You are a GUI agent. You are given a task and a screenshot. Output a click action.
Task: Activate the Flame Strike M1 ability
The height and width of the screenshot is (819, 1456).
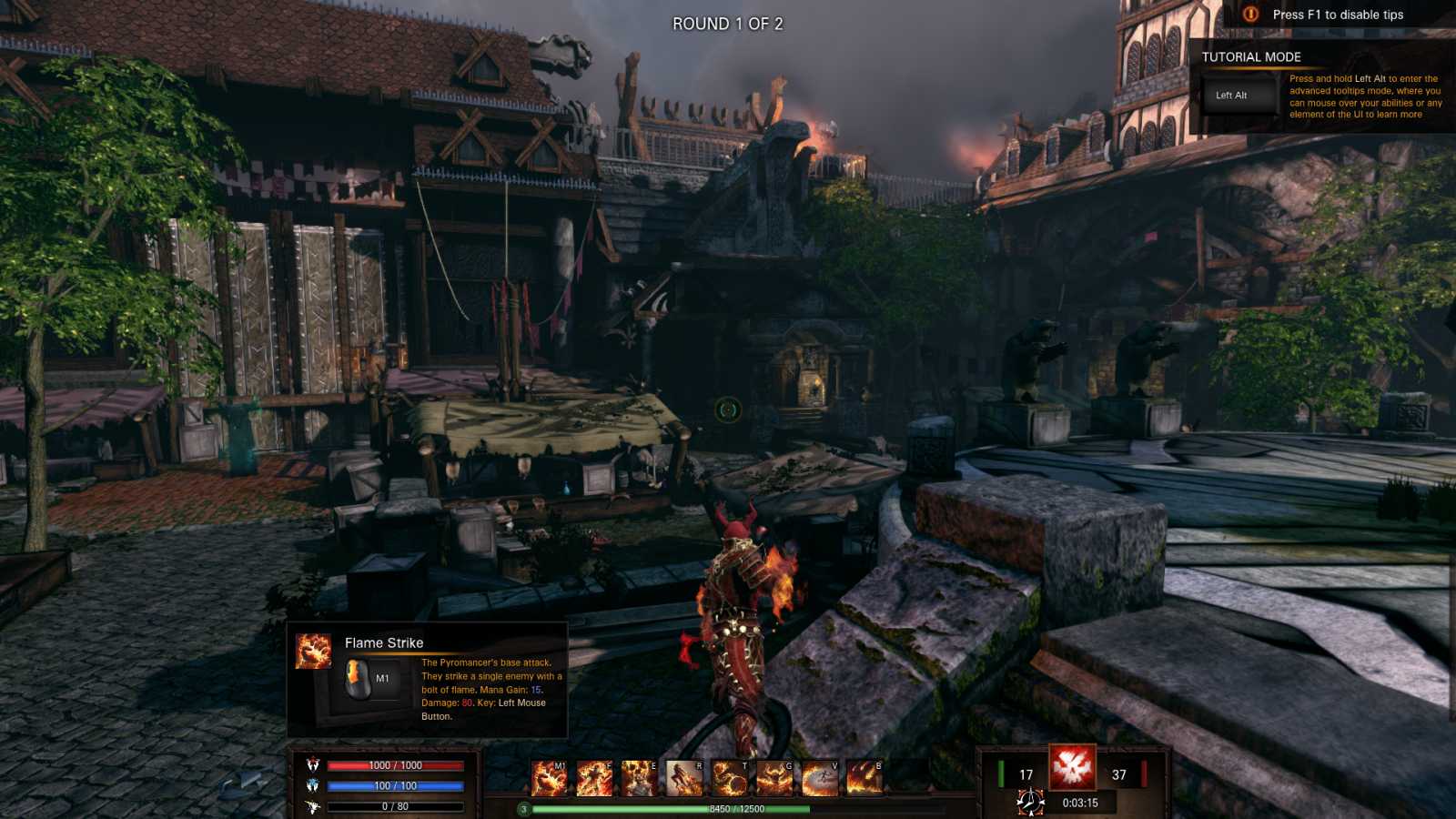pos(549,779)
